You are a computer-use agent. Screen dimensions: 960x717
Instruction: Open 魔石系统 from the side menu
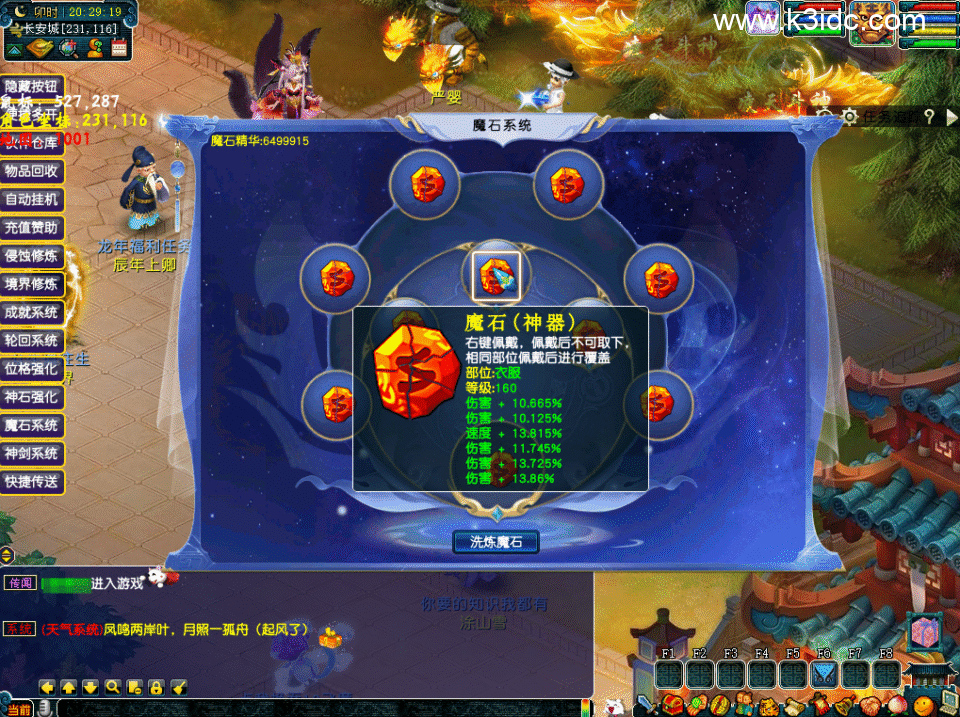pos(33,426)
